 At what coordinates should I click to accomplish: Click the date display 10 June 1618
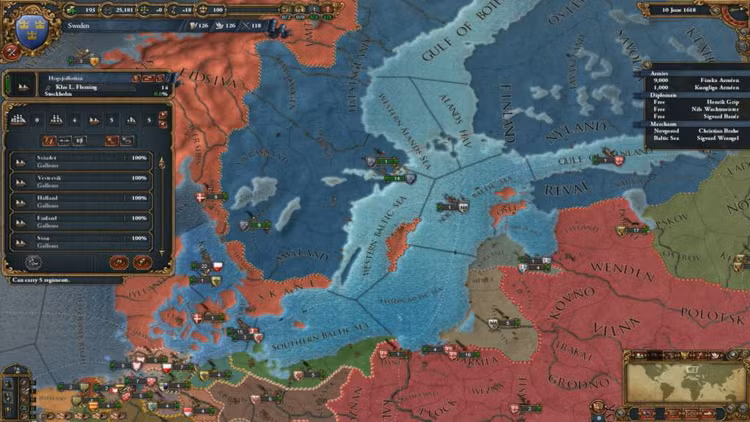[x=689, y=11]
